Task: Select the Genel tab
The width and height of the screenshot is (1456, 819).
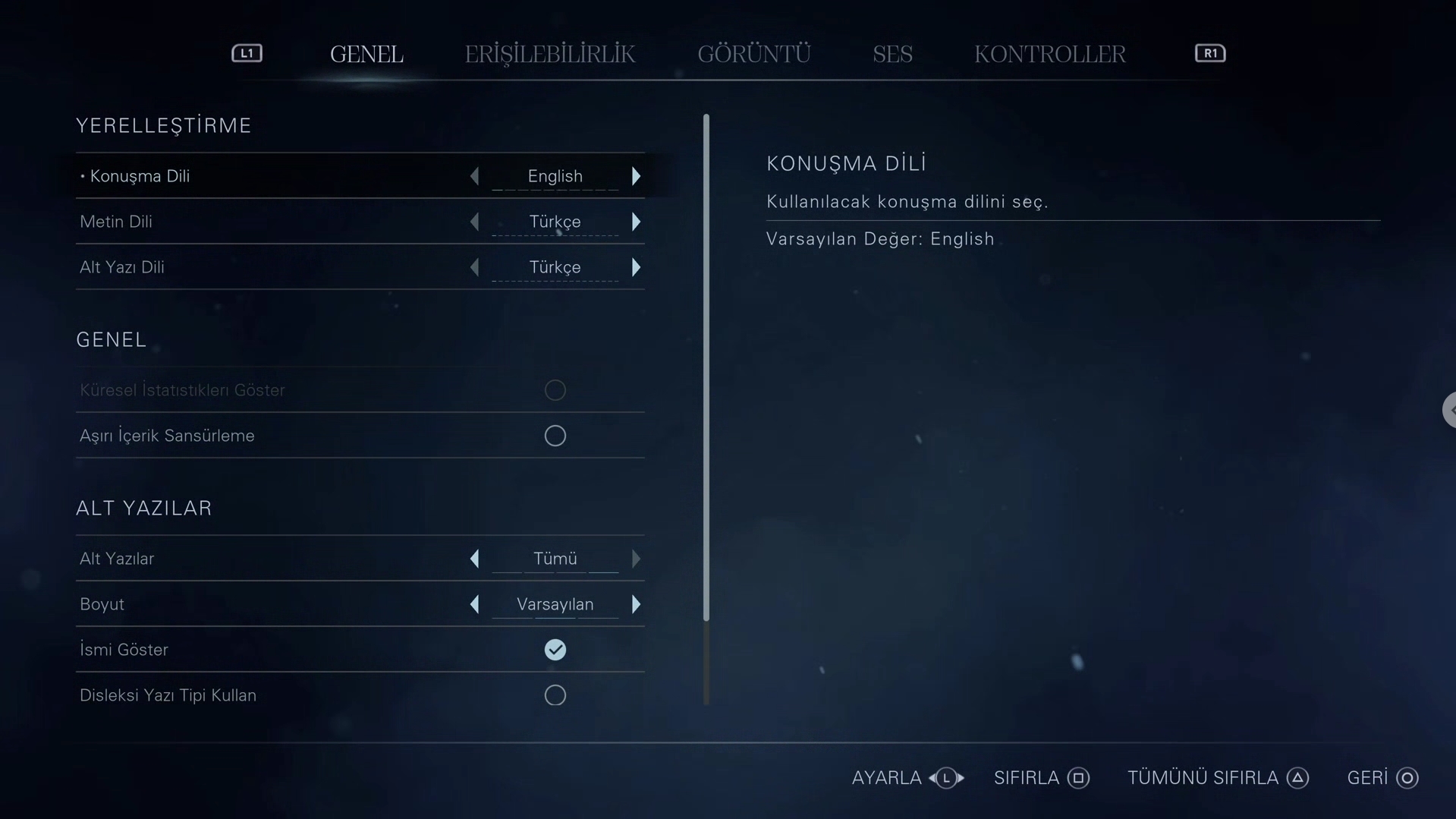Action: 366,54
